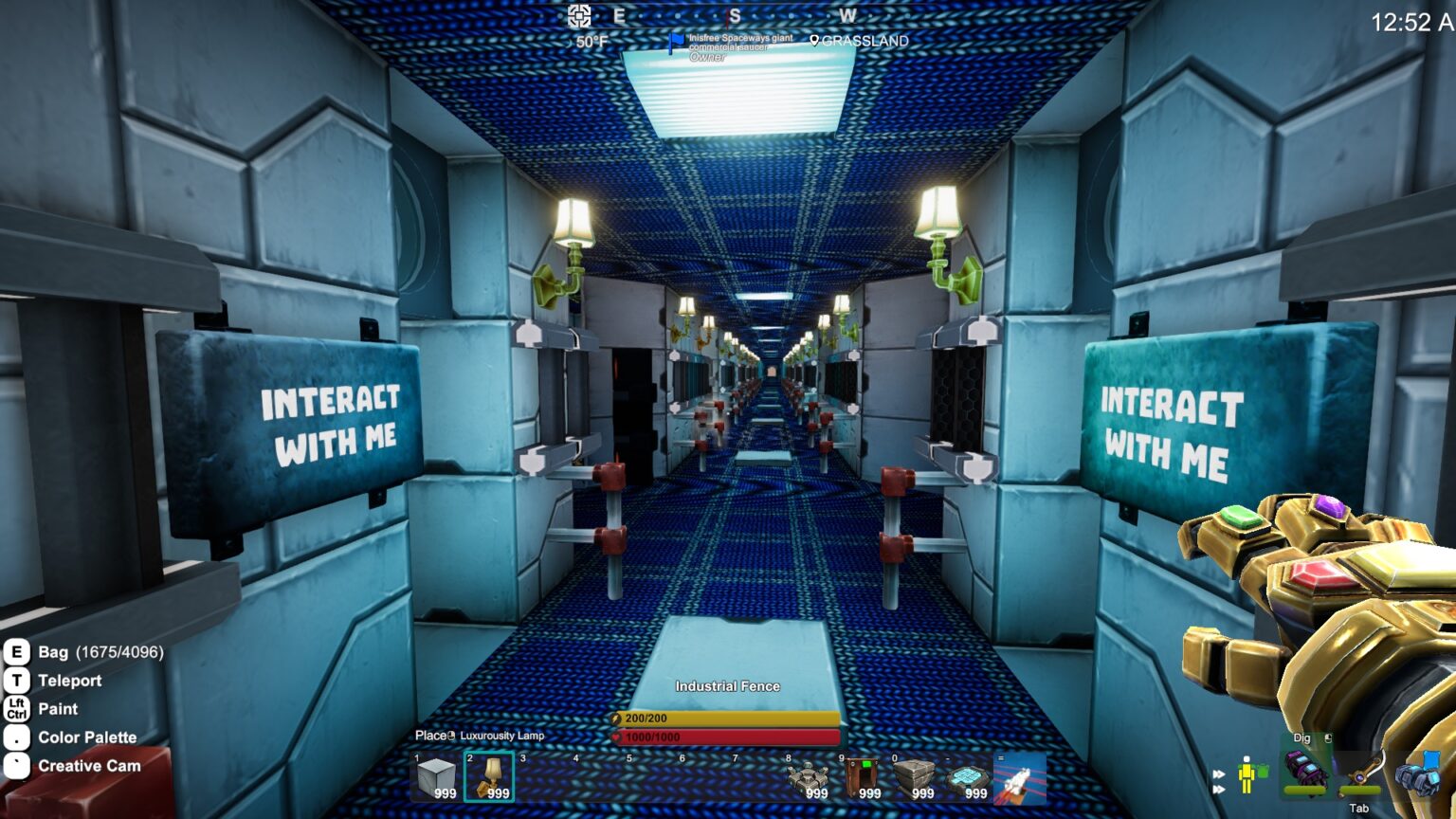Click the yellow character armor status icon
The height and width of the screenshot is (819, 1456).
[x=1248, y=774]
